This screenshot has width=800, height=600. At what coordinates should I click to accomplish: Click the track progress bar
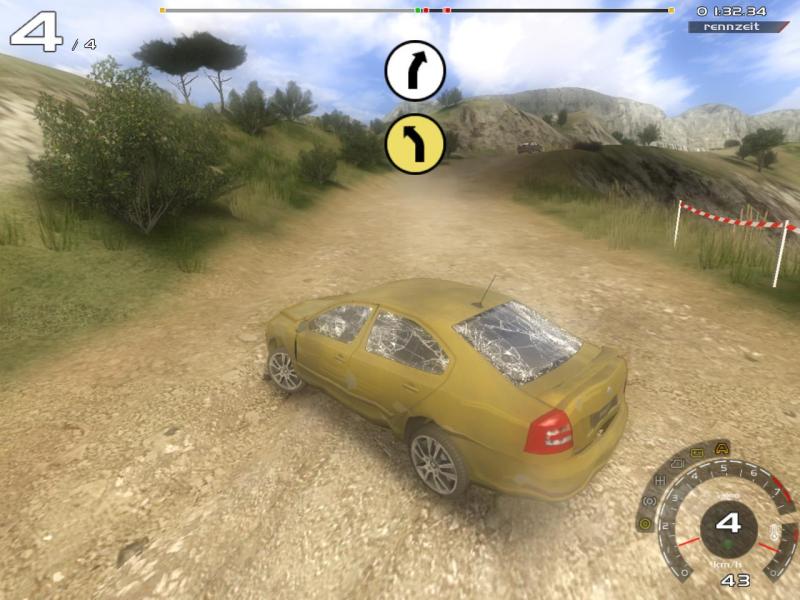click(416, 10)
